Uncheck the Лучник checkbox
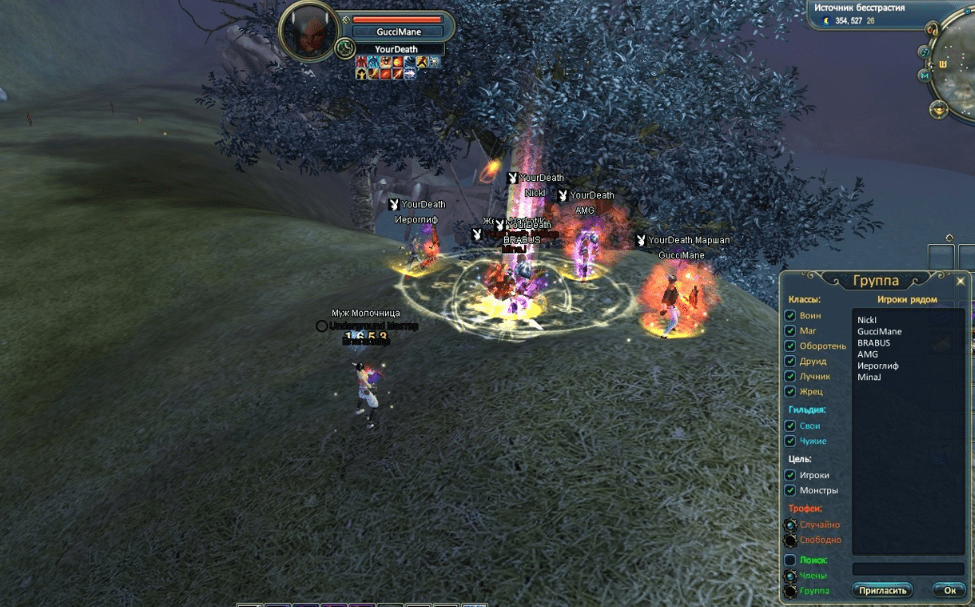The image size is (975, 607). [x=790, y=376]
